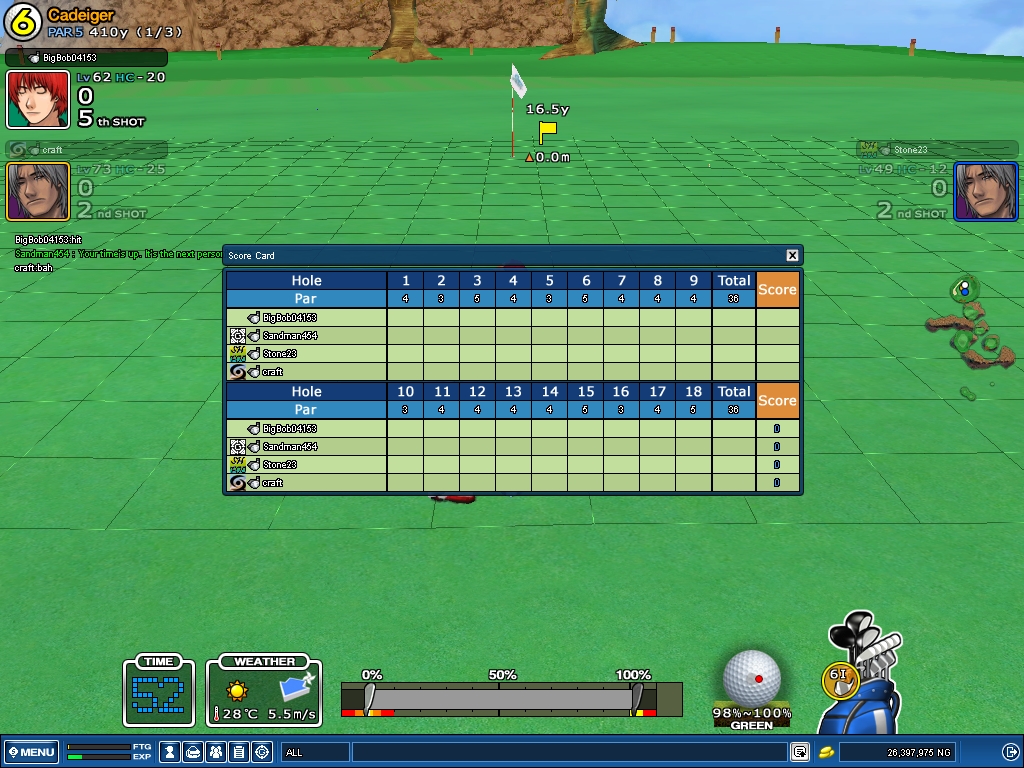
Task: Select craft's player portrait
Action: pyautogui.click(x=38, y=191)
